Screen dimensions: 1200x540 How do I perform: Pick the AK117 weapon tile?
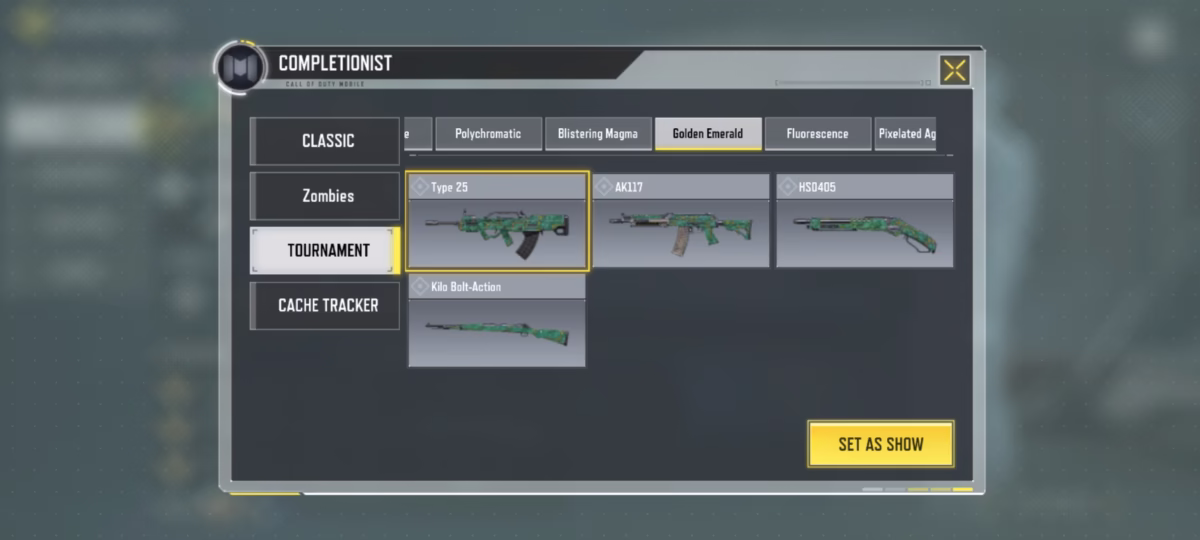pos(681,221)
